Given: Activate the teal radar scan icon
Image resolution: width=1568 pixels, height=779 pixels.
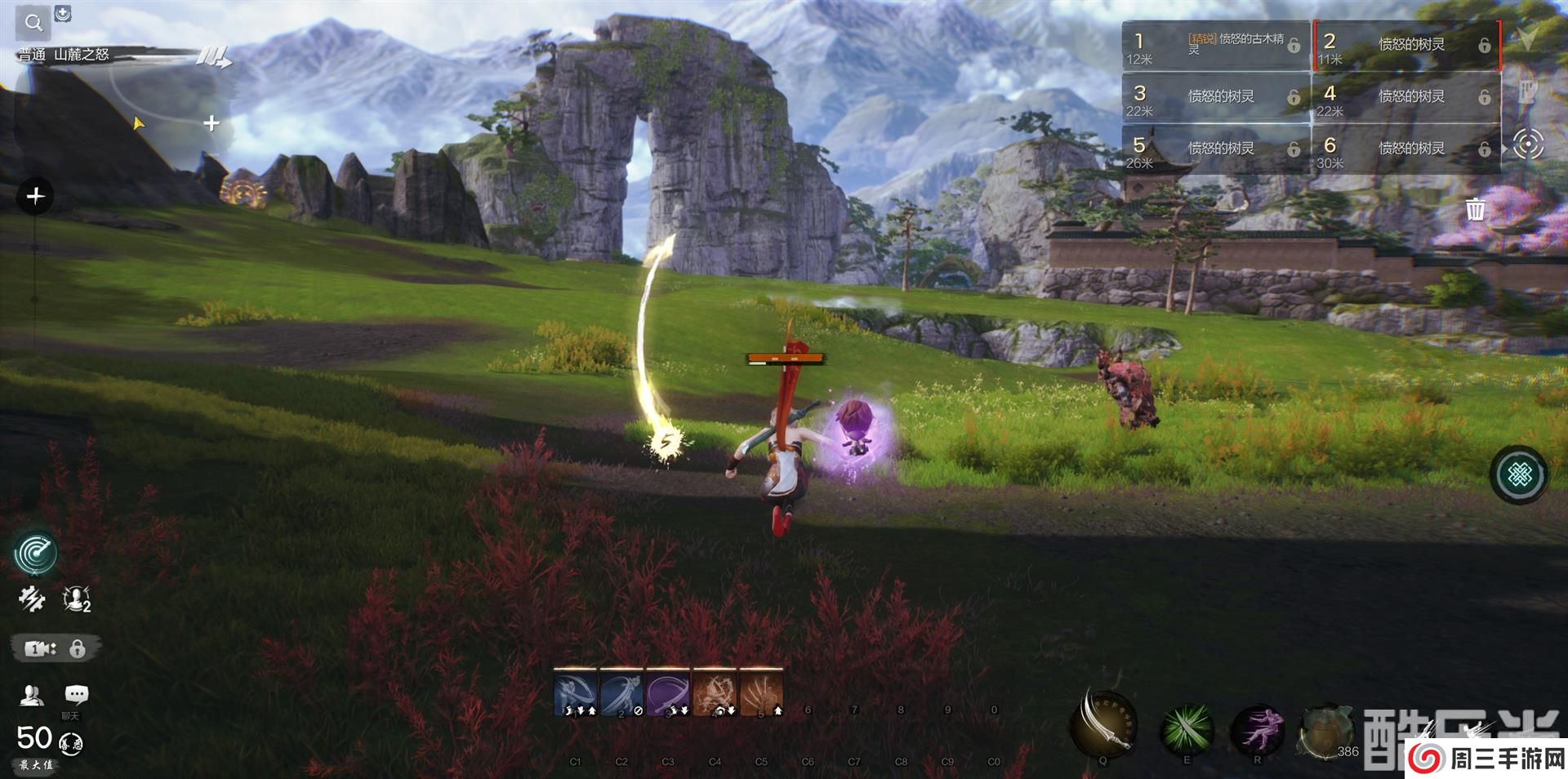Looking at the screenshot, I should click(35, 553).
